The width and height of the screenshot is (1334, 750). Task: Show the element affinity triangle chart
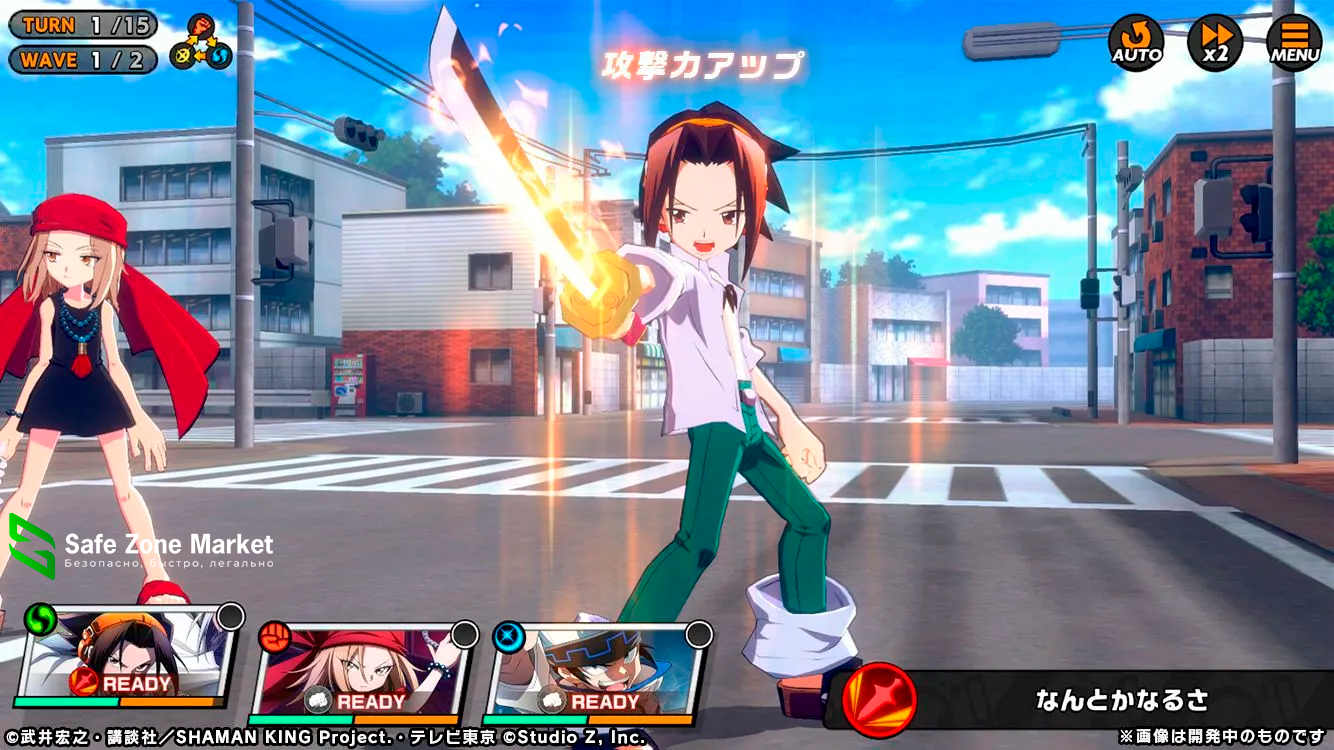200,43
